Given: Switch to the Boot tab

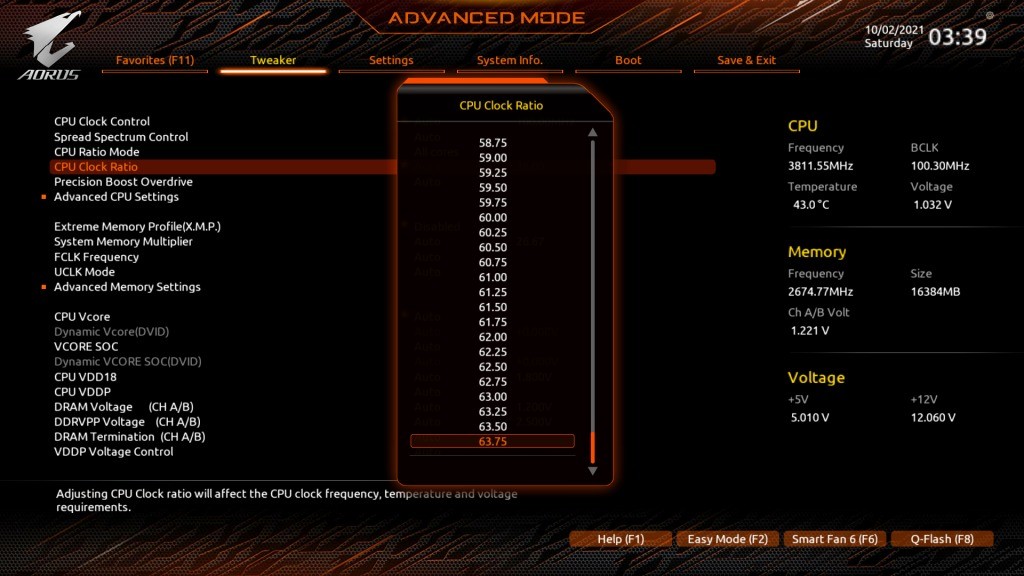Looking at the screenshot, I should (x=628, y=60).
